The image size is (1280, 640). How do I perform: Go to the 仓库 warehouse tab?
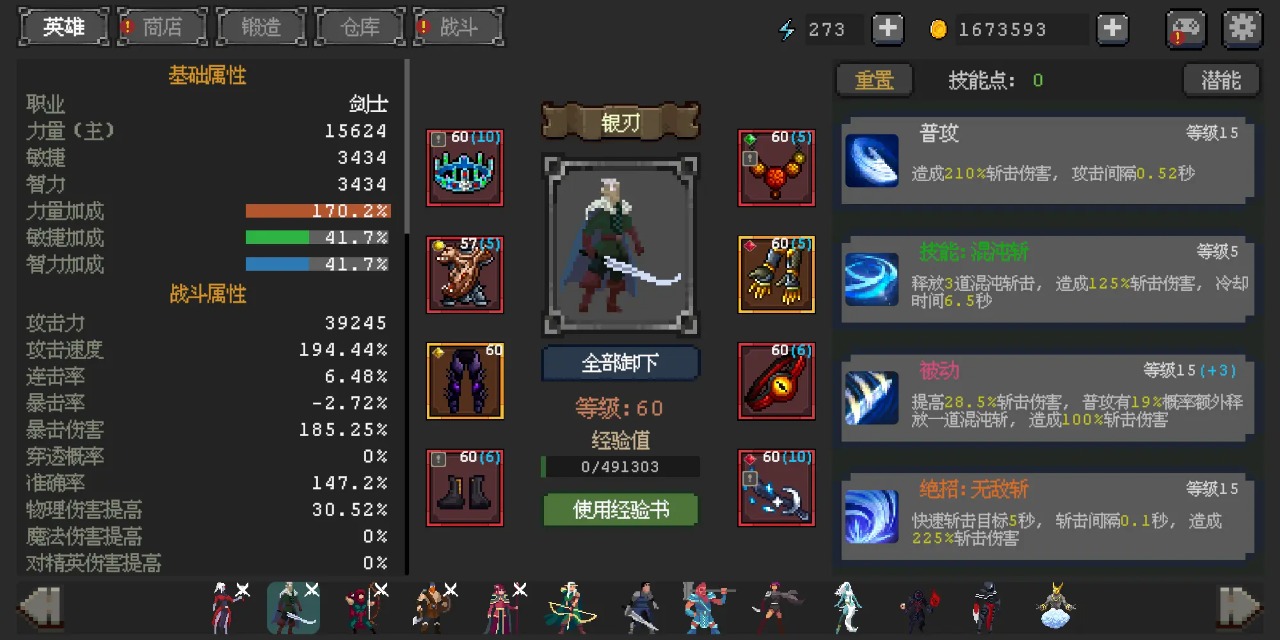[x=360, y=27]
